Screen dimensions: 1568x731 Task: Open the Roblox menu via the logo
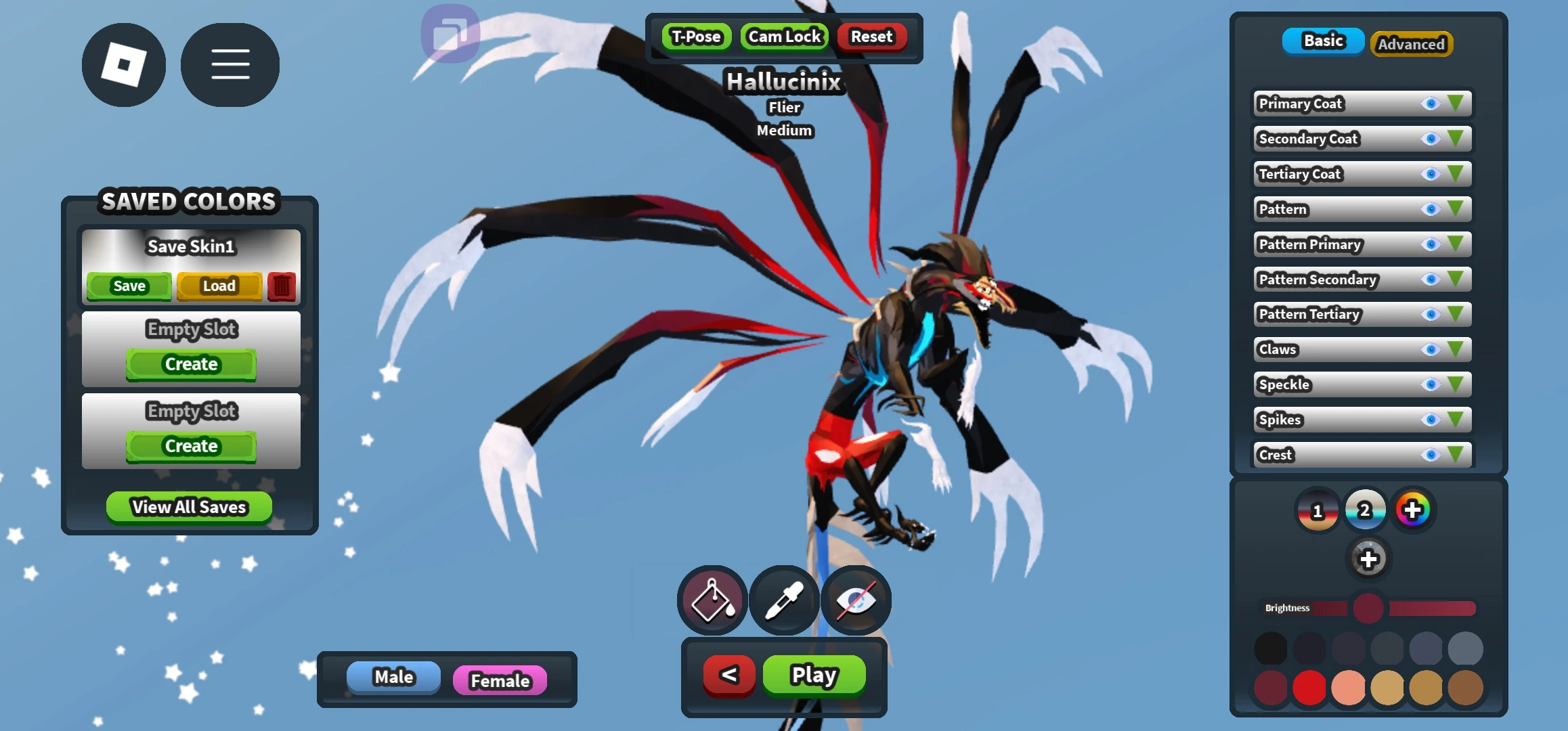tap(123, 64)
